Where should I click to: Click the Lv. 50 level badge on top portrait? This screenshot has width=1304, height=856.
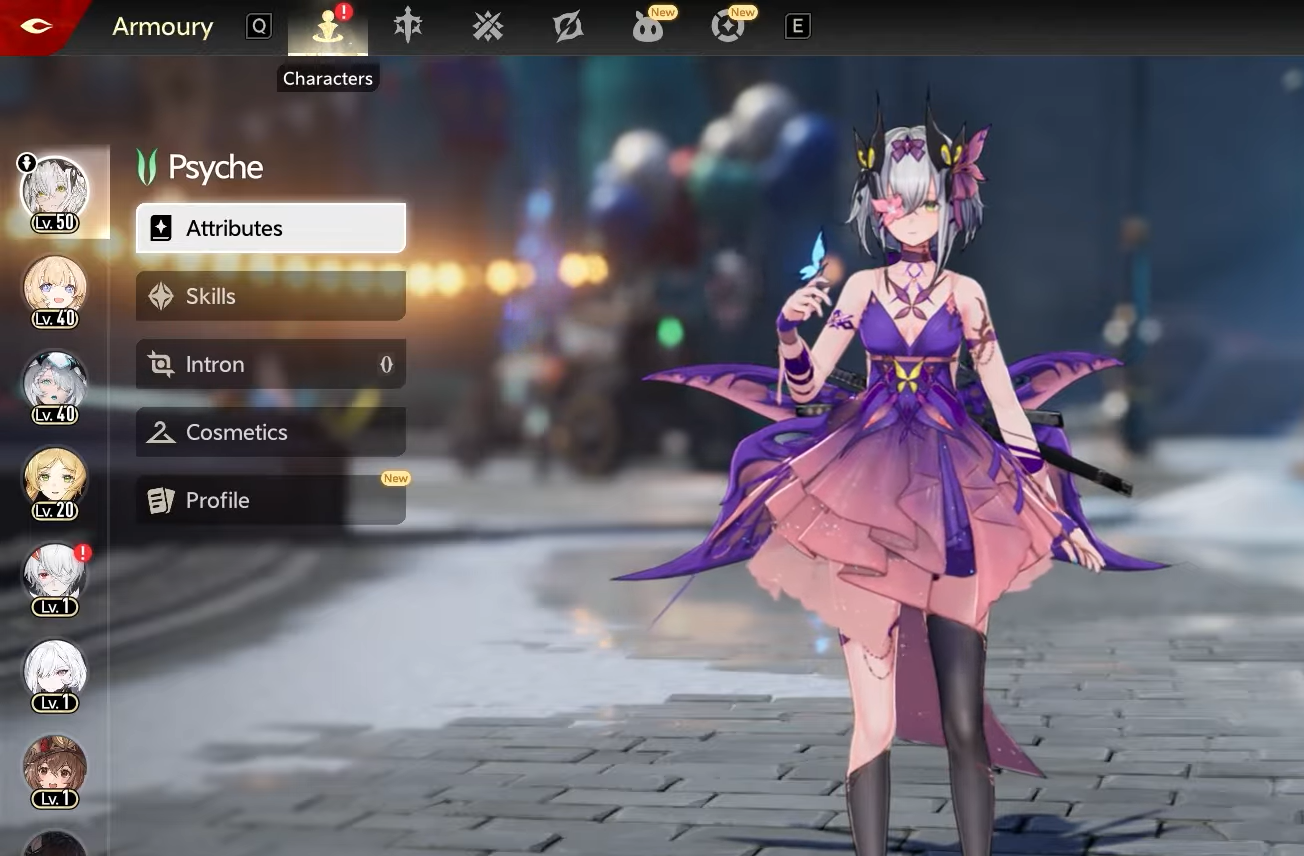tap(53, 222)
